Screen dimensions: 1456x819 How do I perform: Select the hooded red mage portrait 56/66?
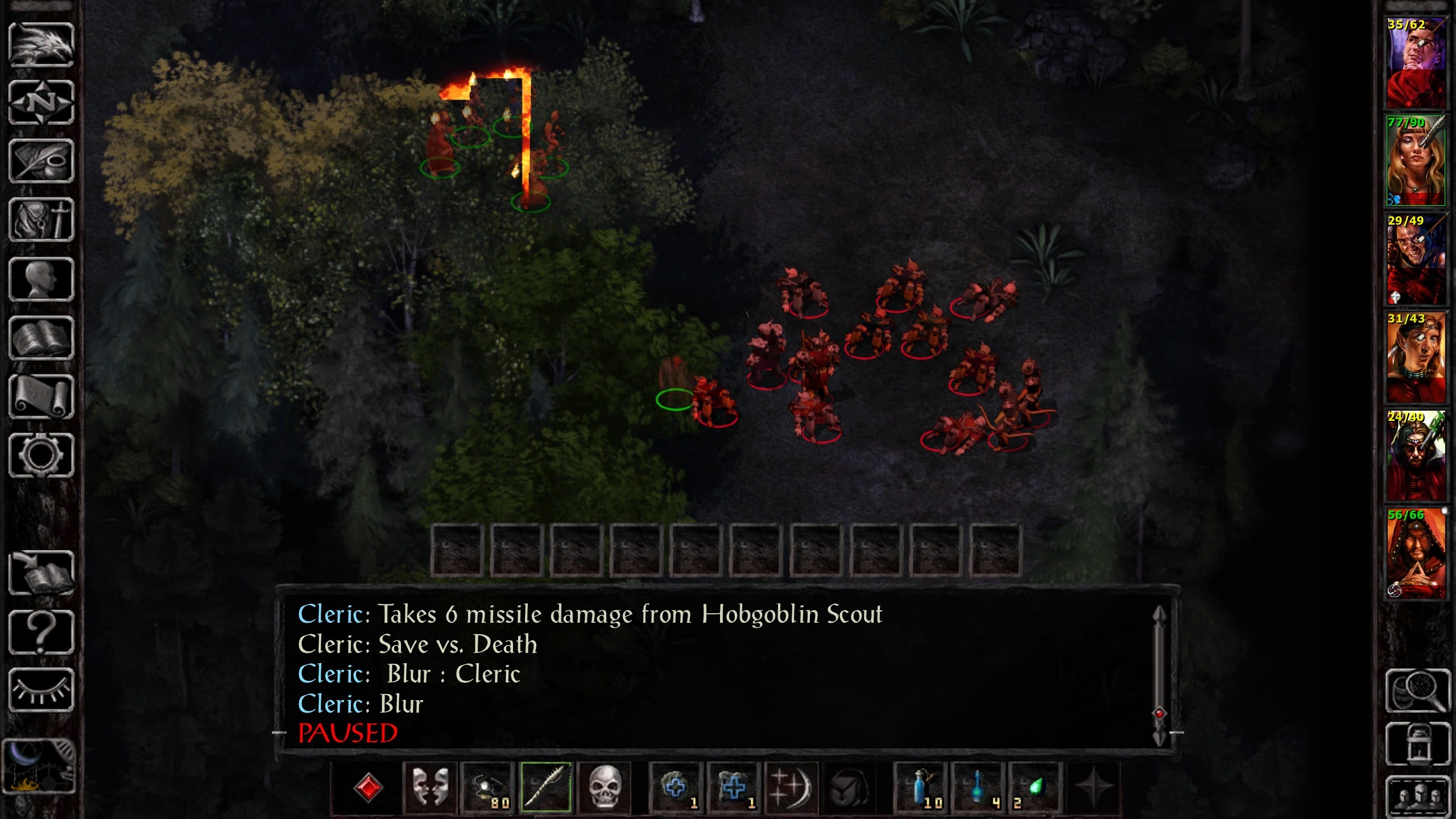pos(1416,553)
